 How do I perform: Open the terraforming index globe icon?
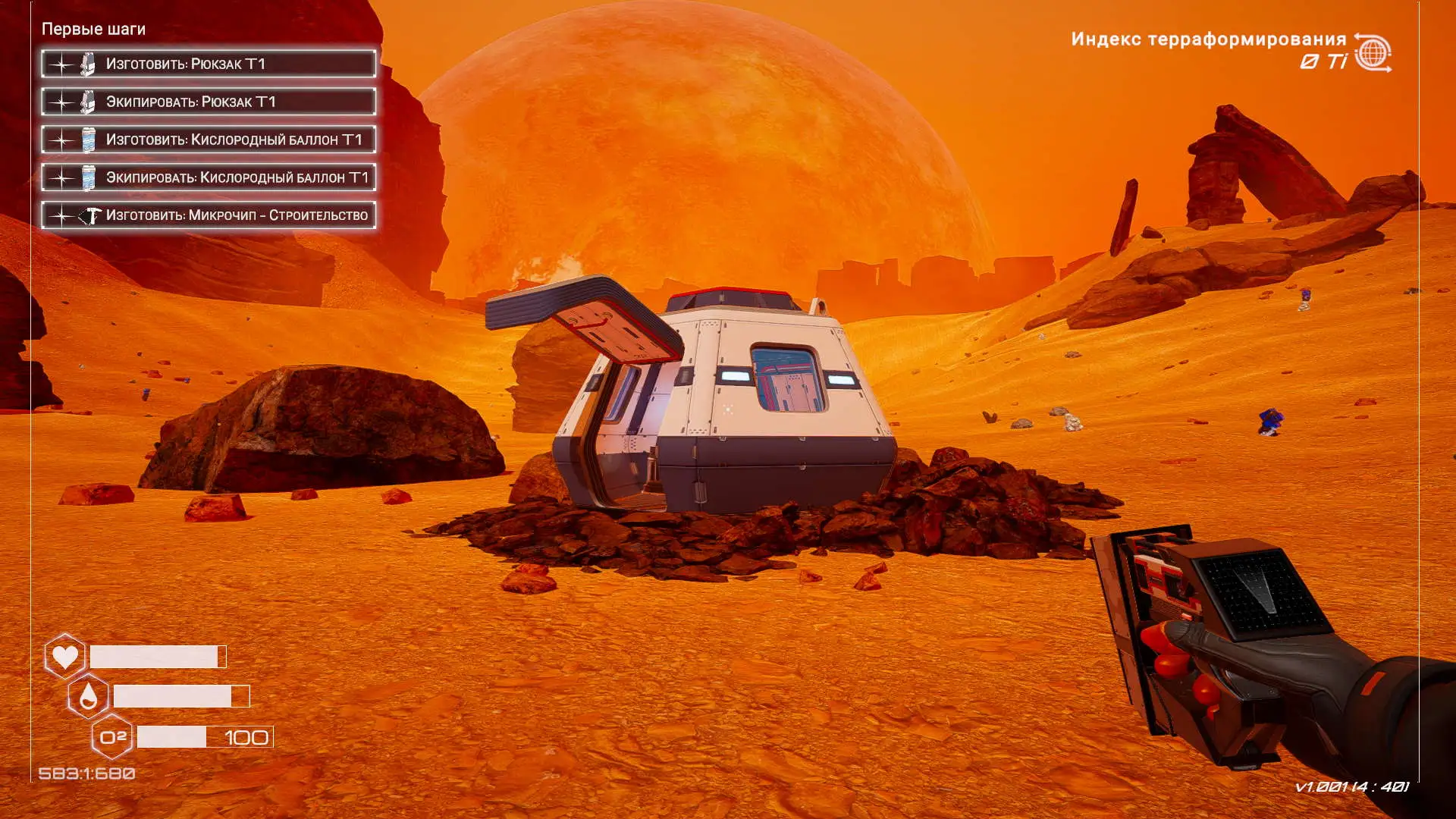[1373, 53]
